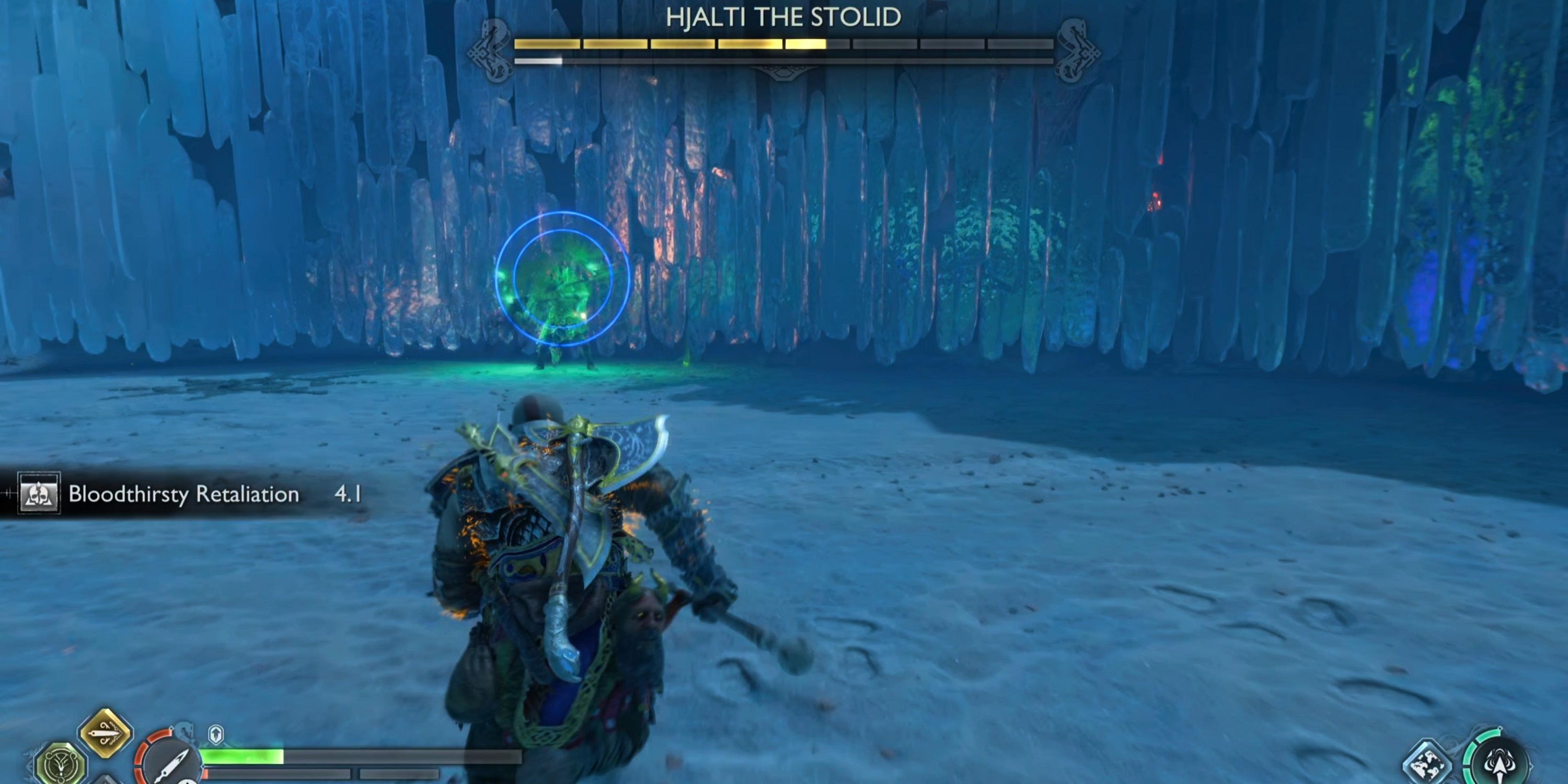Click Kratos's green health bar
This screenshot has width=1568, height=784.
[x=244, y=757]
